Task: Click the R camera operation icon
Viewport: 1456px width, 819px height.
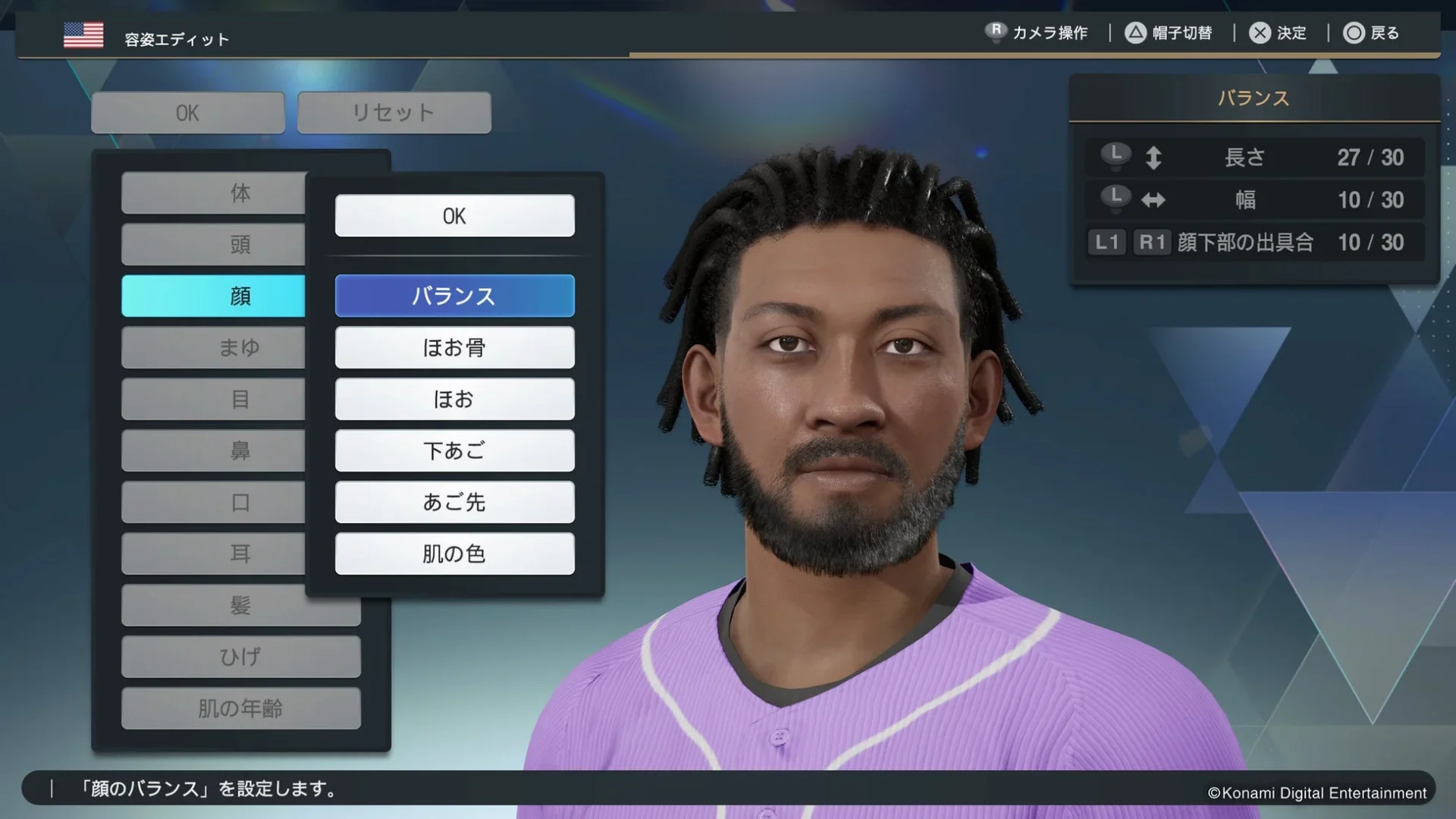Action: pos(996,33)
